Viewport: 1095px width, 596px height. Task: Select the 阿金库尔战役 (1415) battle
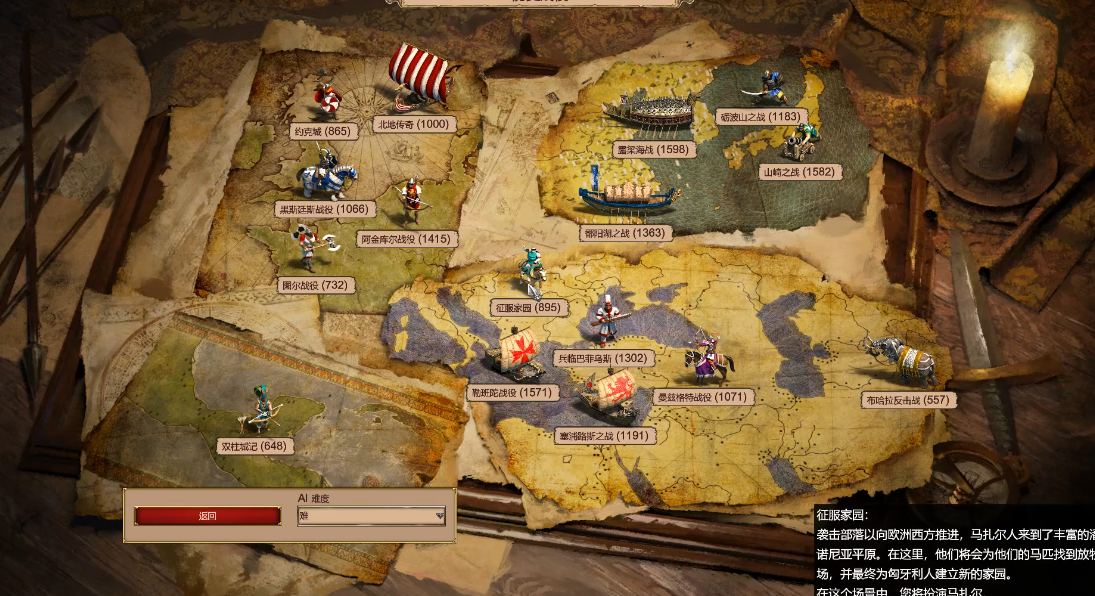407,240
